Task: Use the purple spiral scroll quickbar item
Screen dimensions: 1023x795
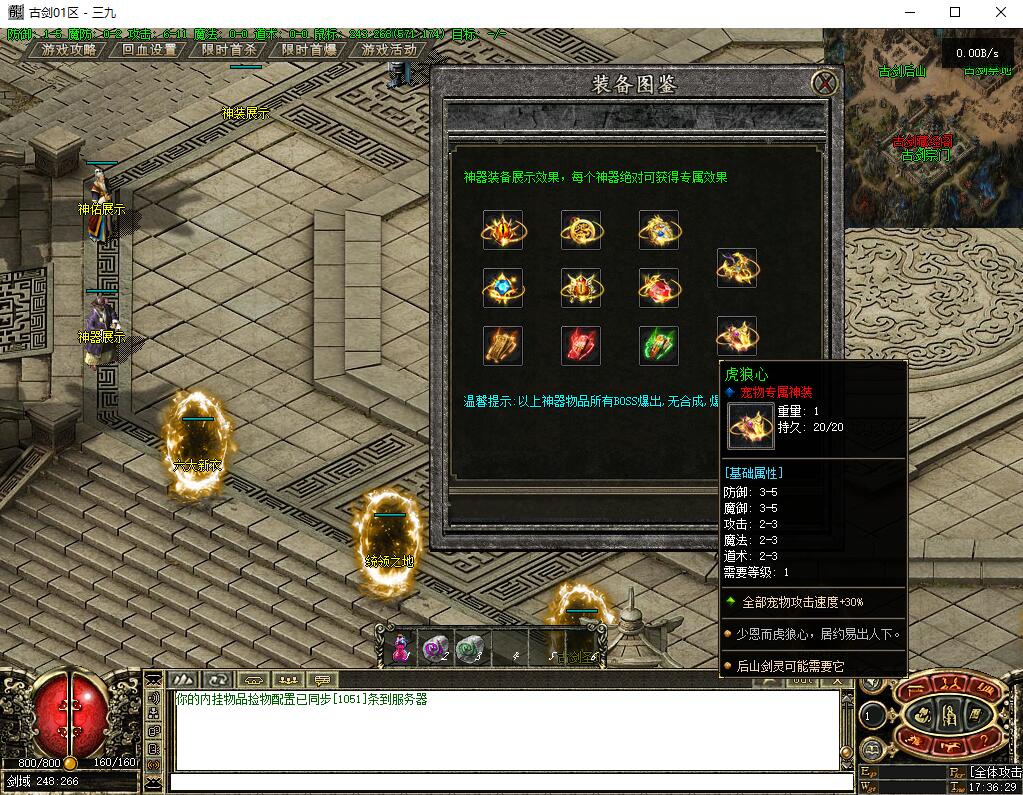Action: (x=435, y=650)
